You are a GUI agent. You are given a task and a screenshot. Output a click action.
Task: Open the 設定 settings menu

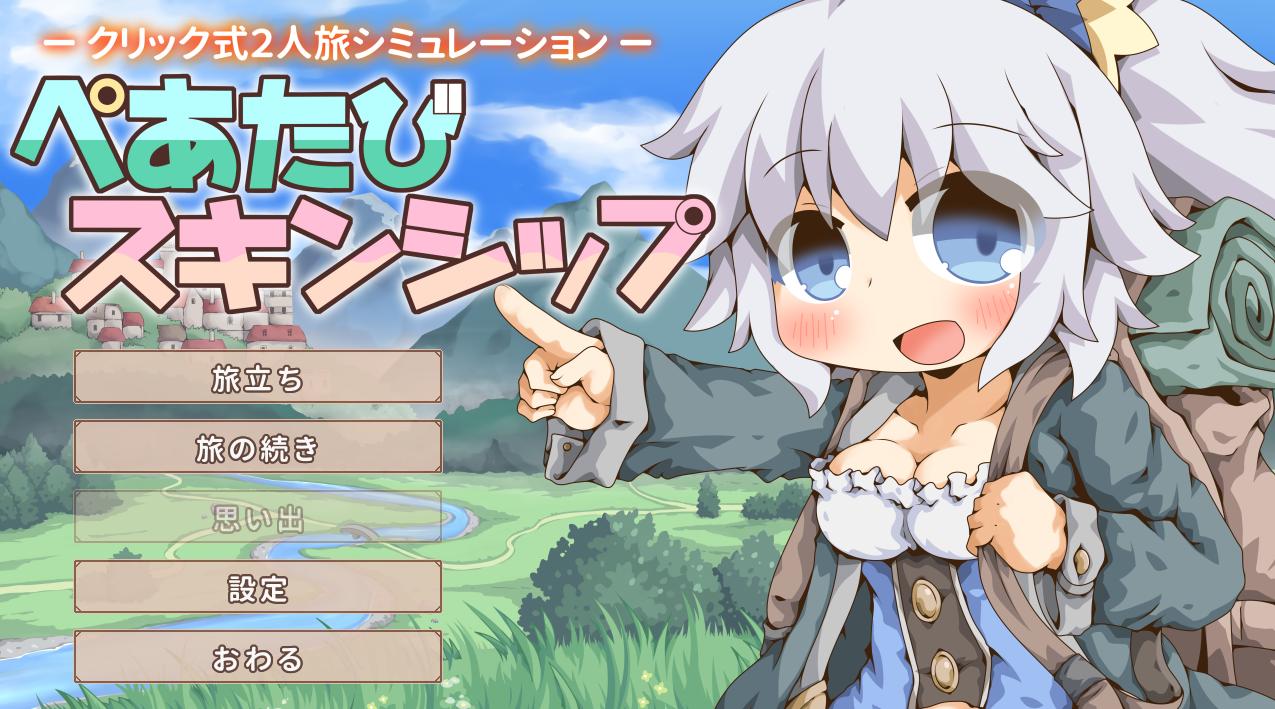(x=257, y=588)
